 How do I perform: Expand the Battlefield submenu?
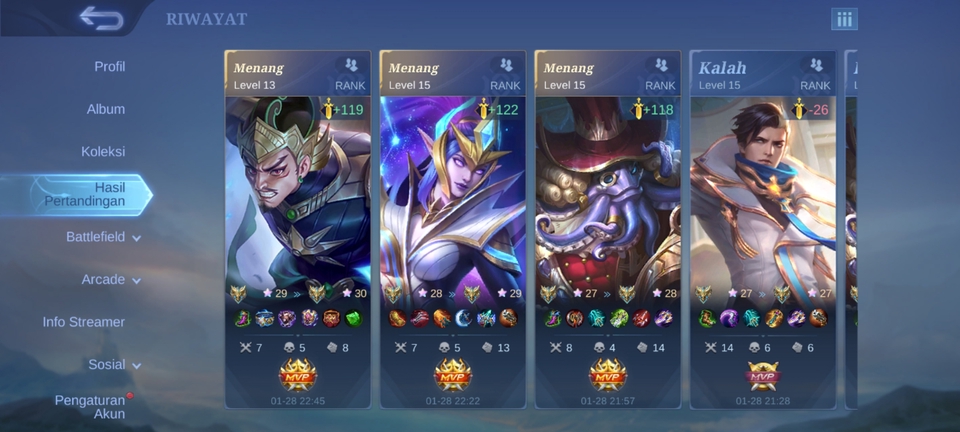103,237
